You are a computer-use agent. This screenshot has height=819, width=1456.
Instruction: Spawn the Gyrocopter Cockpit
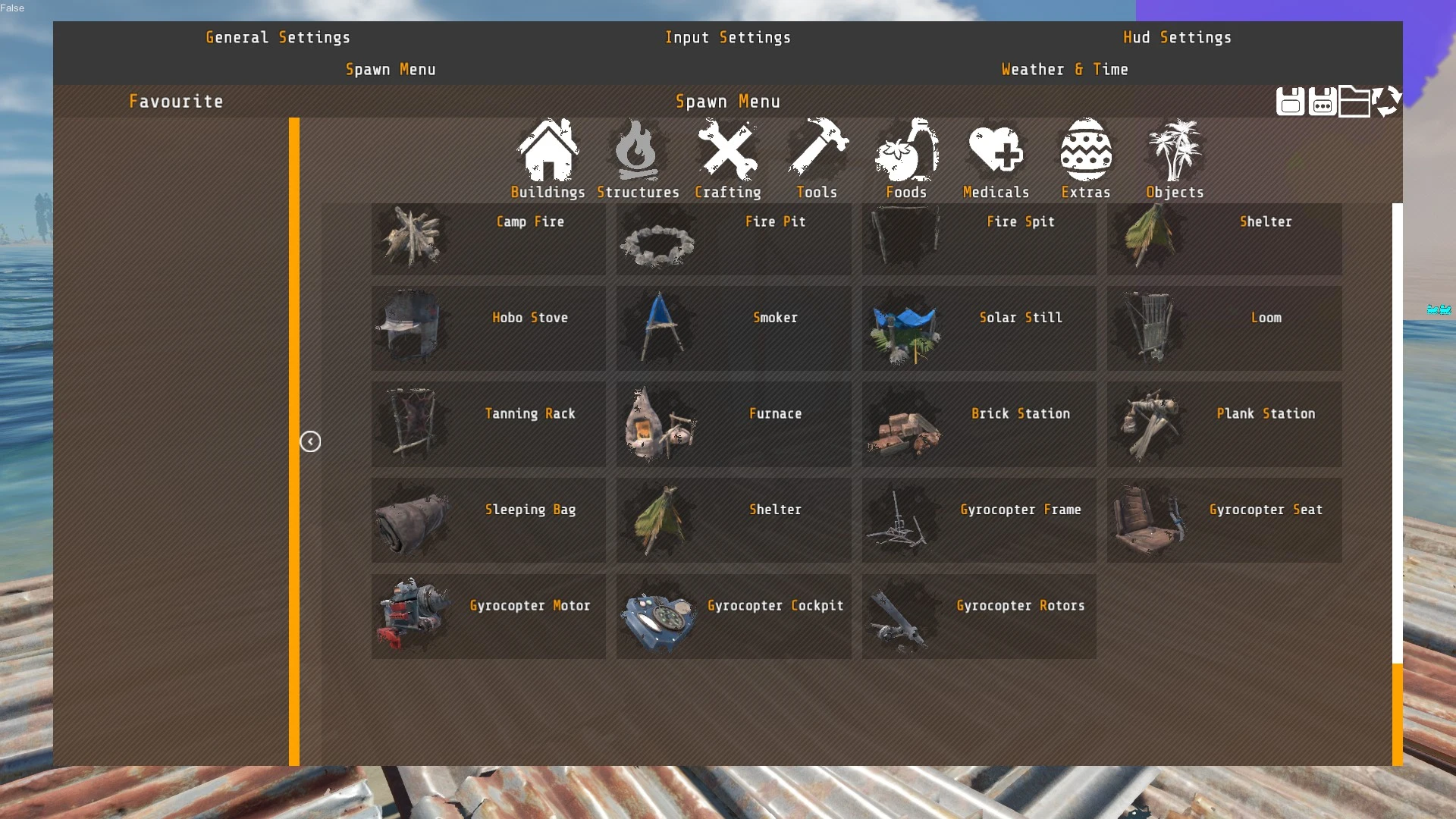[733, 616]
